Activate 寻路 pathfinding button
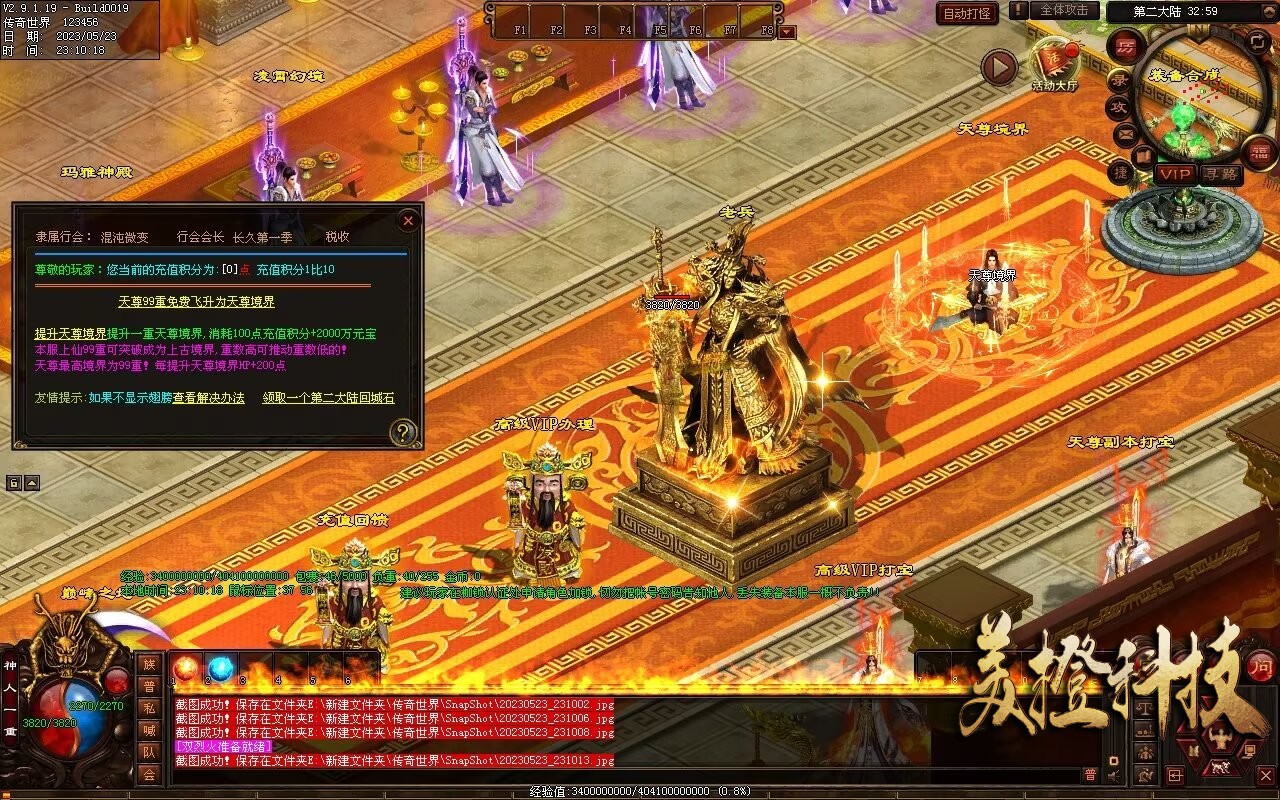This screenshot has height=800, width=1280. click(x=1220, y=174)
